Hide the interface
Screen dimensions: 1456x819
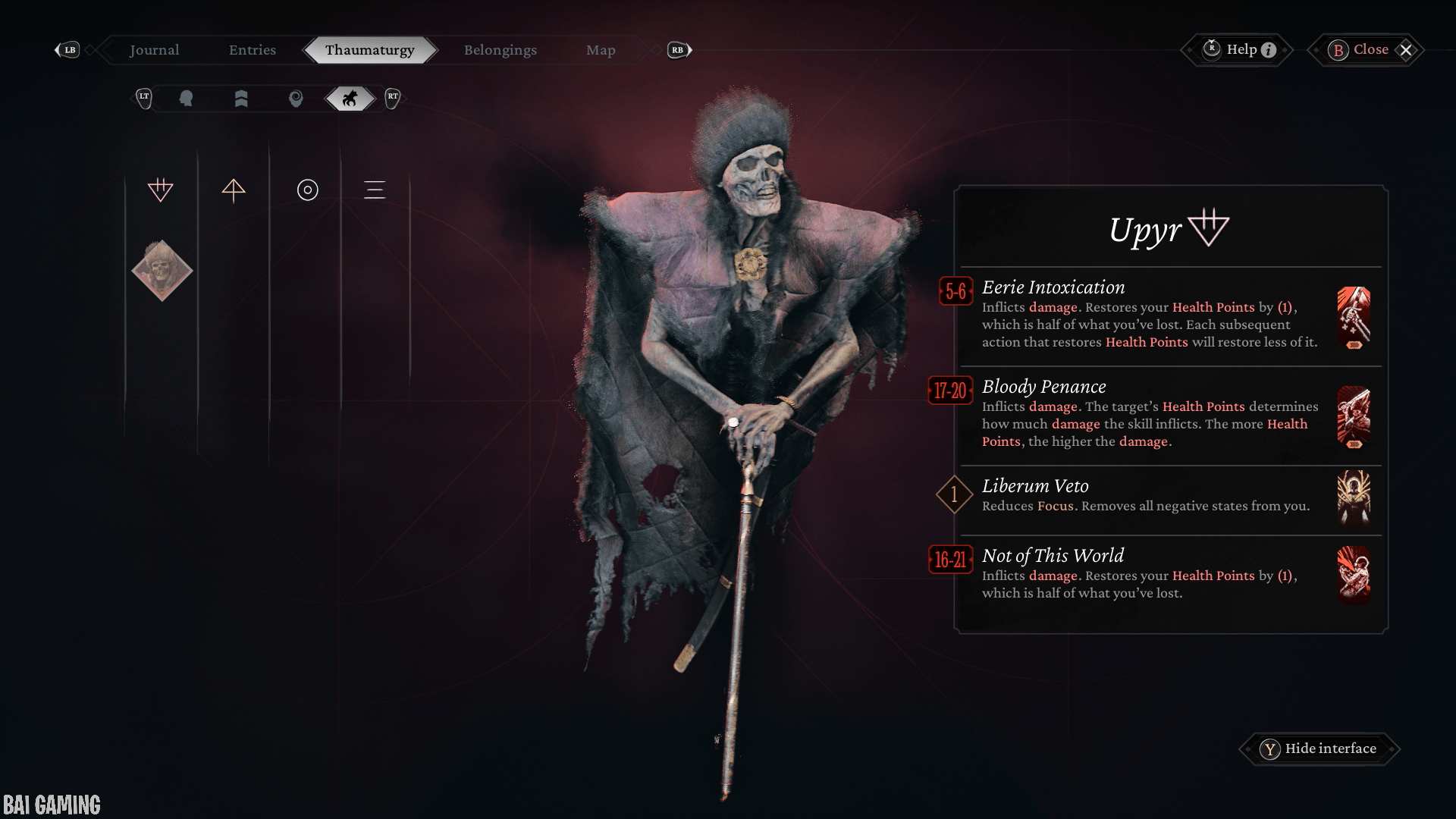click(x=1319, y=748)
